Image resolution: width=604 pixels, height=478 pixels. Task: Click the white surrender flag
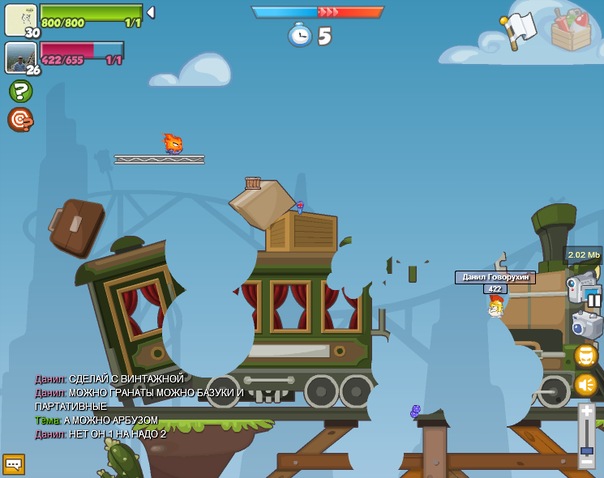tap(520, 30)
